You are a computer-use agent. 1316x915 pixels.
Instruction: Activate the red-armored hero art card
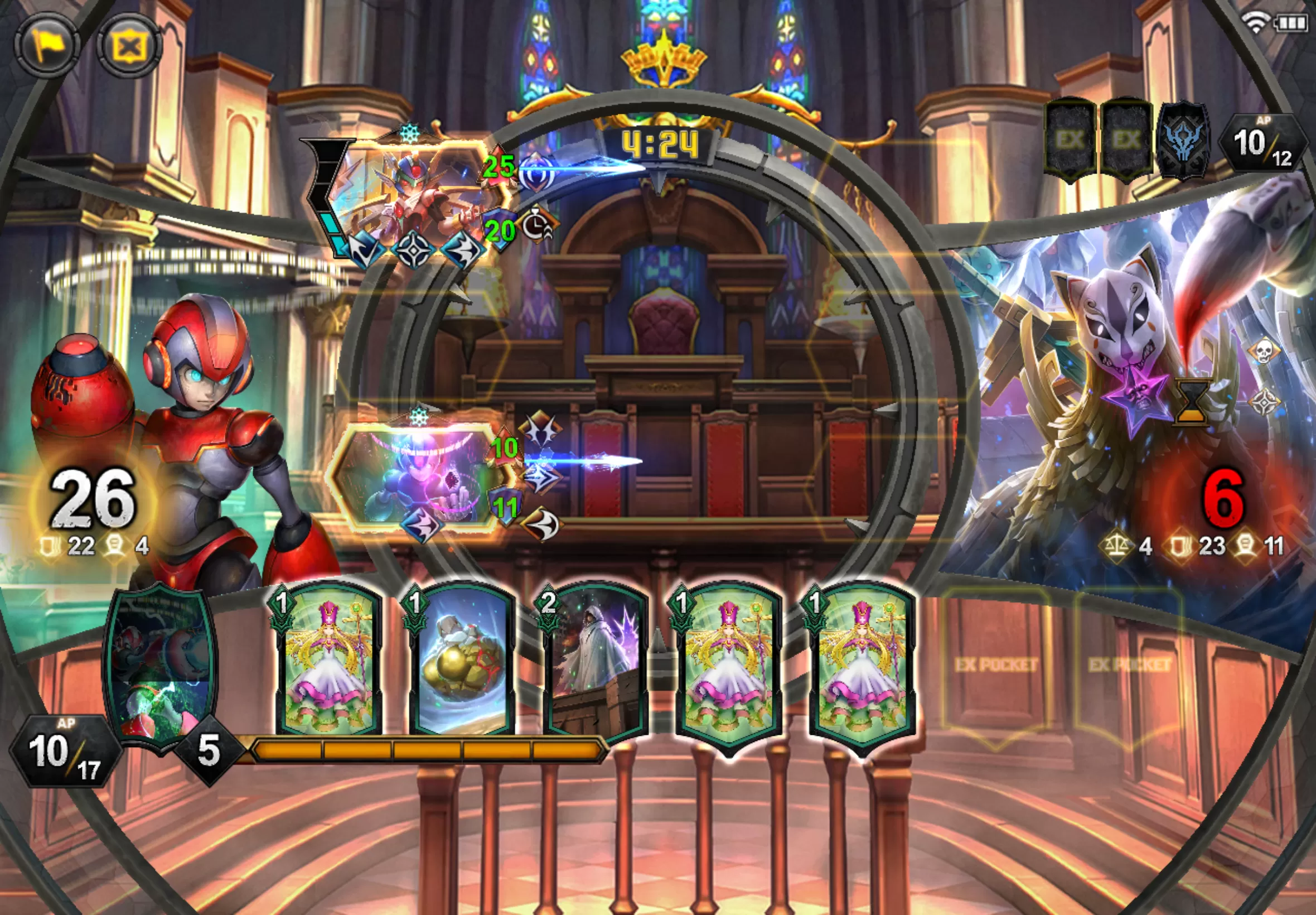pyautogui.click(x=161, y=664)
